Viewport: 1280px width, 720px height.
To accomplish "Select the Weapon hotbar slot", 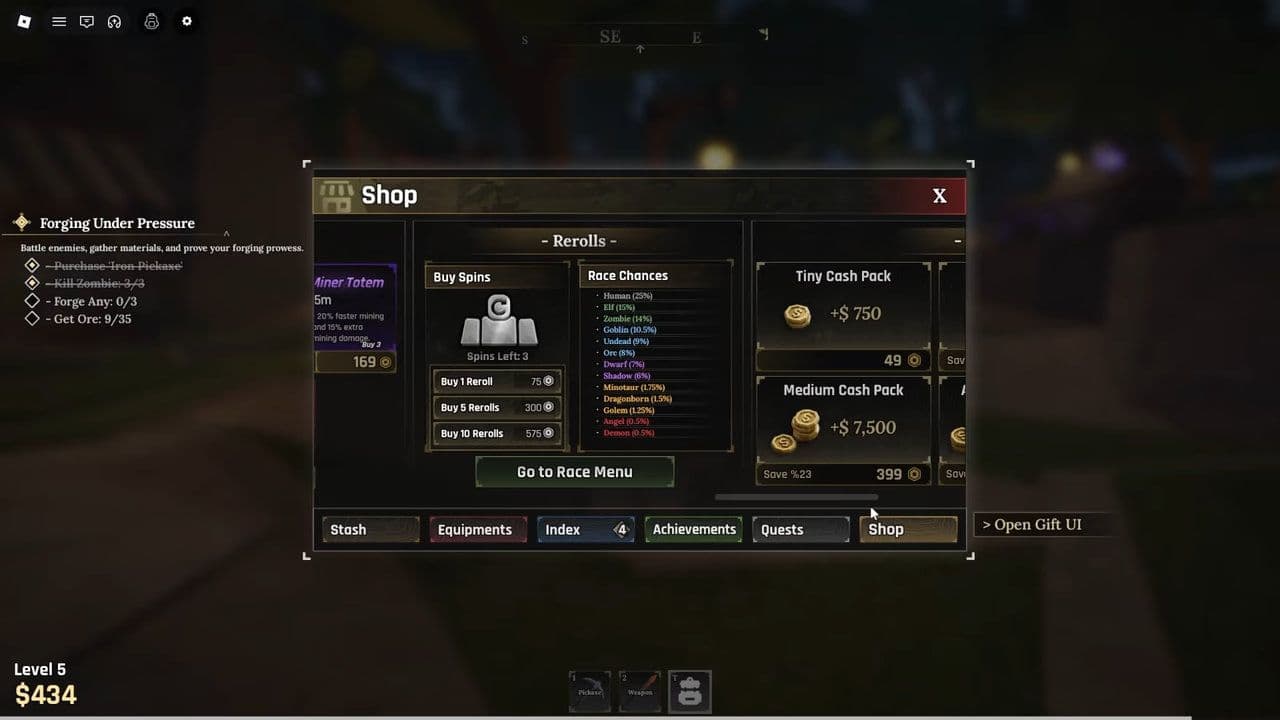I will (639, 690).
